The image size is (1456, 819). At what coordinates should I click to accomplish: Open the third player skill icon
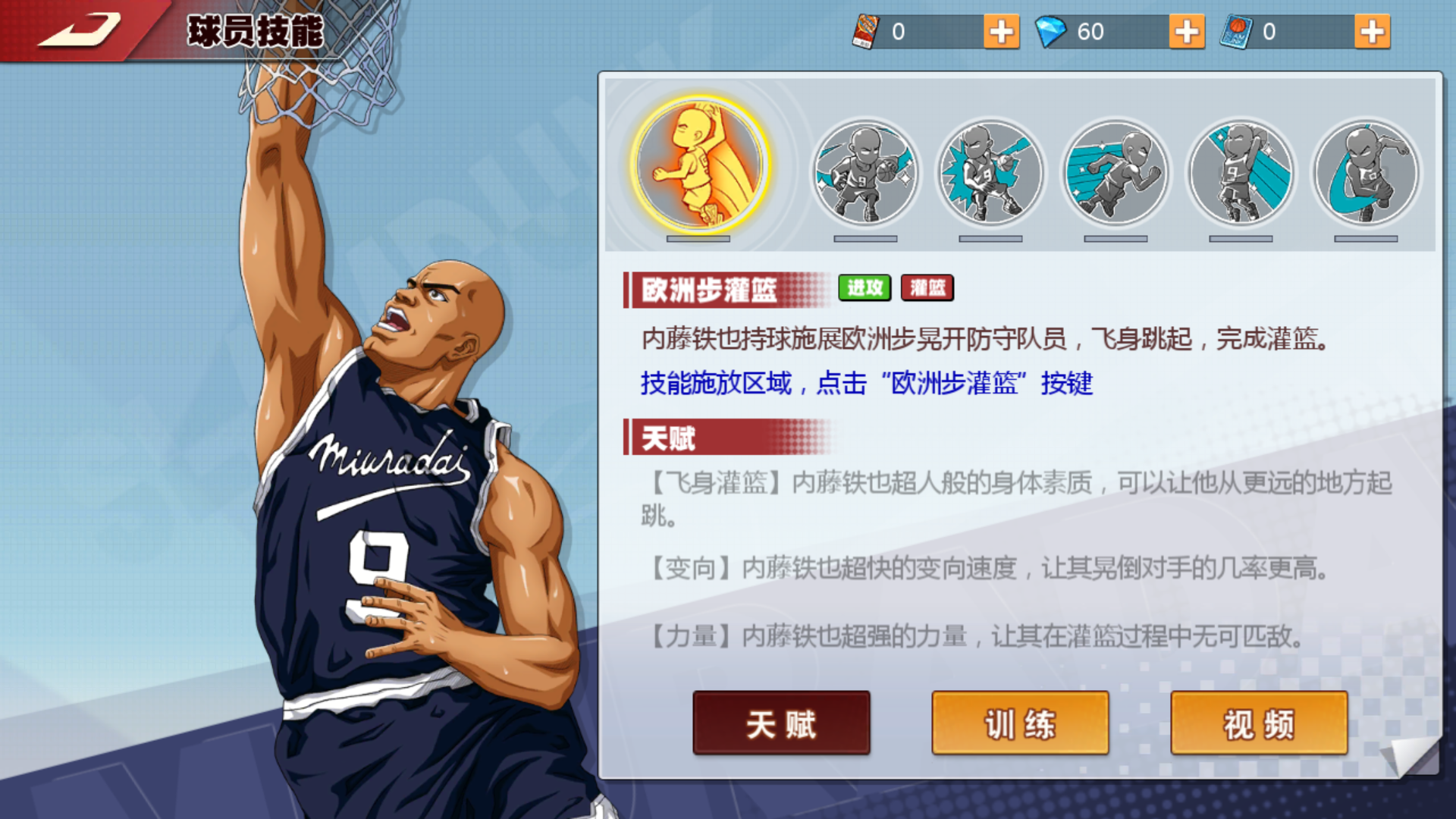tap(992, 173)
